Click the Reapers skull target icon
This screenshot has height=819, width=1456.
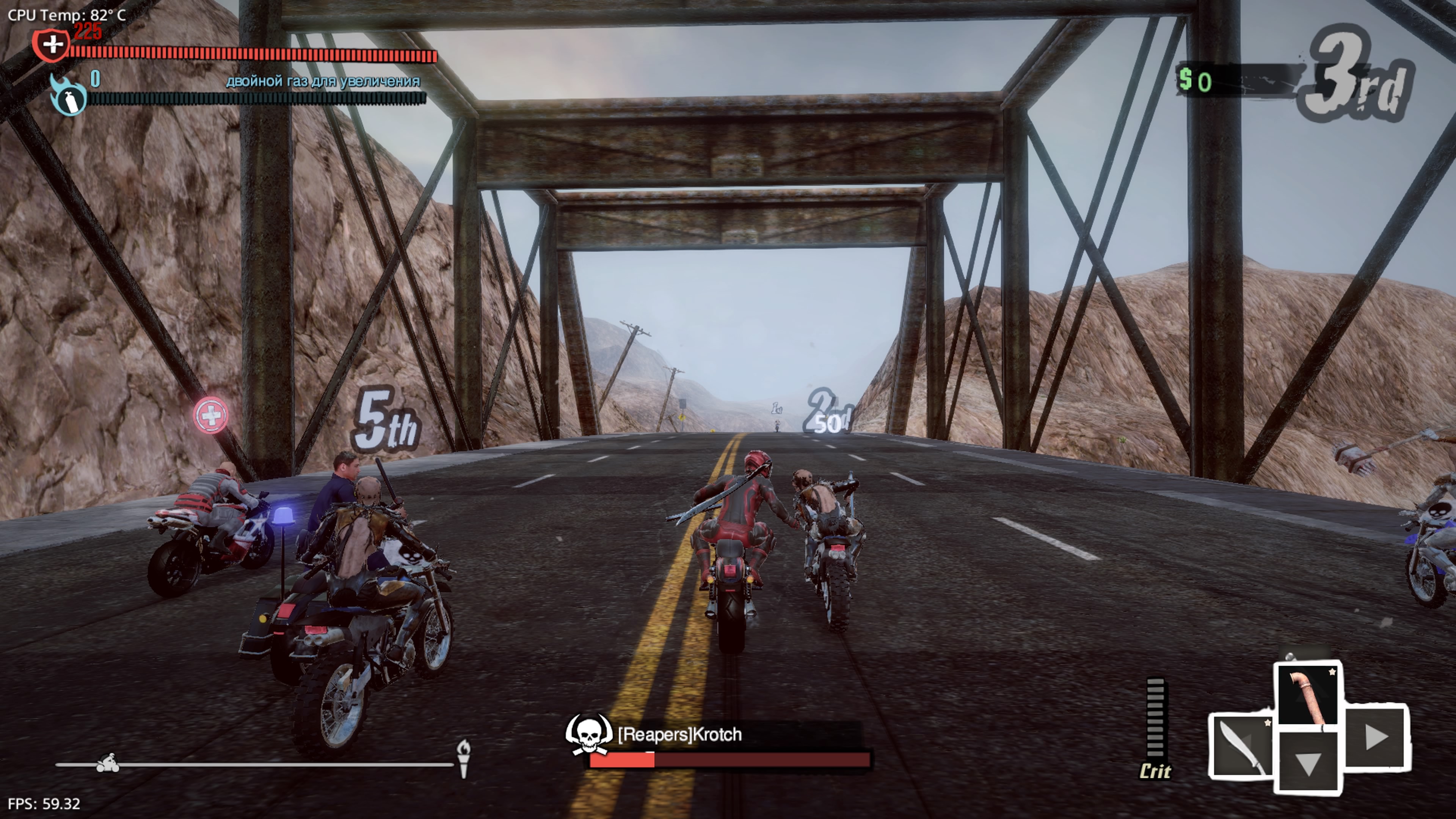pyautogui.click(x=588, y=733)
